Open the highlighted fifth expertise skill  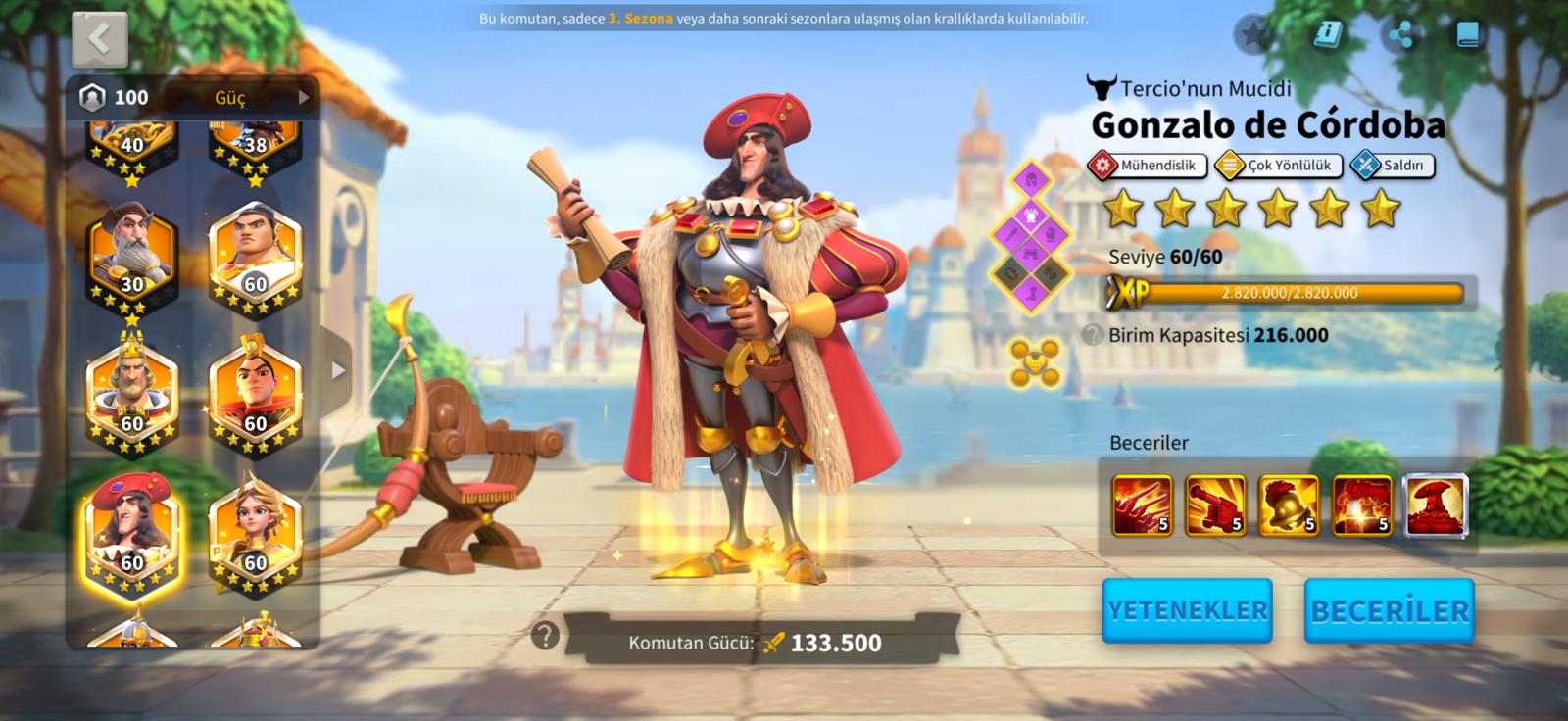click(1436, 505)
